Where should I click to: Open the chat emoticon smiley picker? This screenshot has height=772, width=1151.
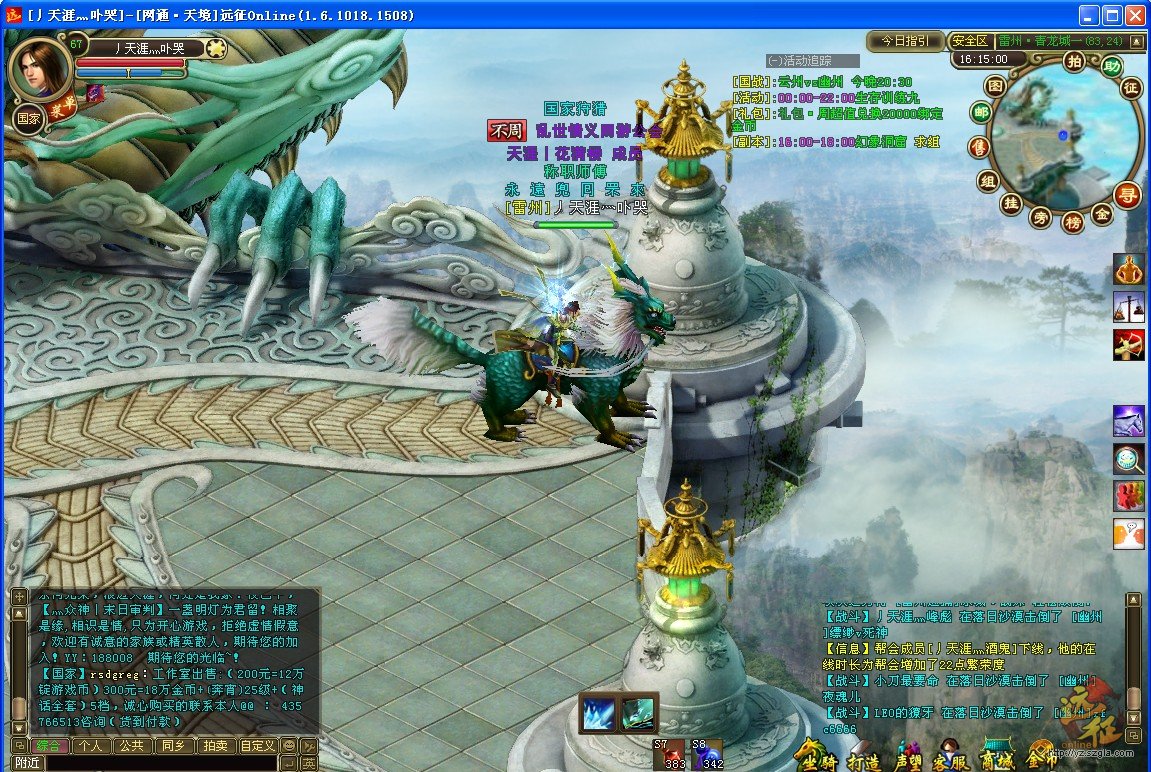[x=289, y=745]
